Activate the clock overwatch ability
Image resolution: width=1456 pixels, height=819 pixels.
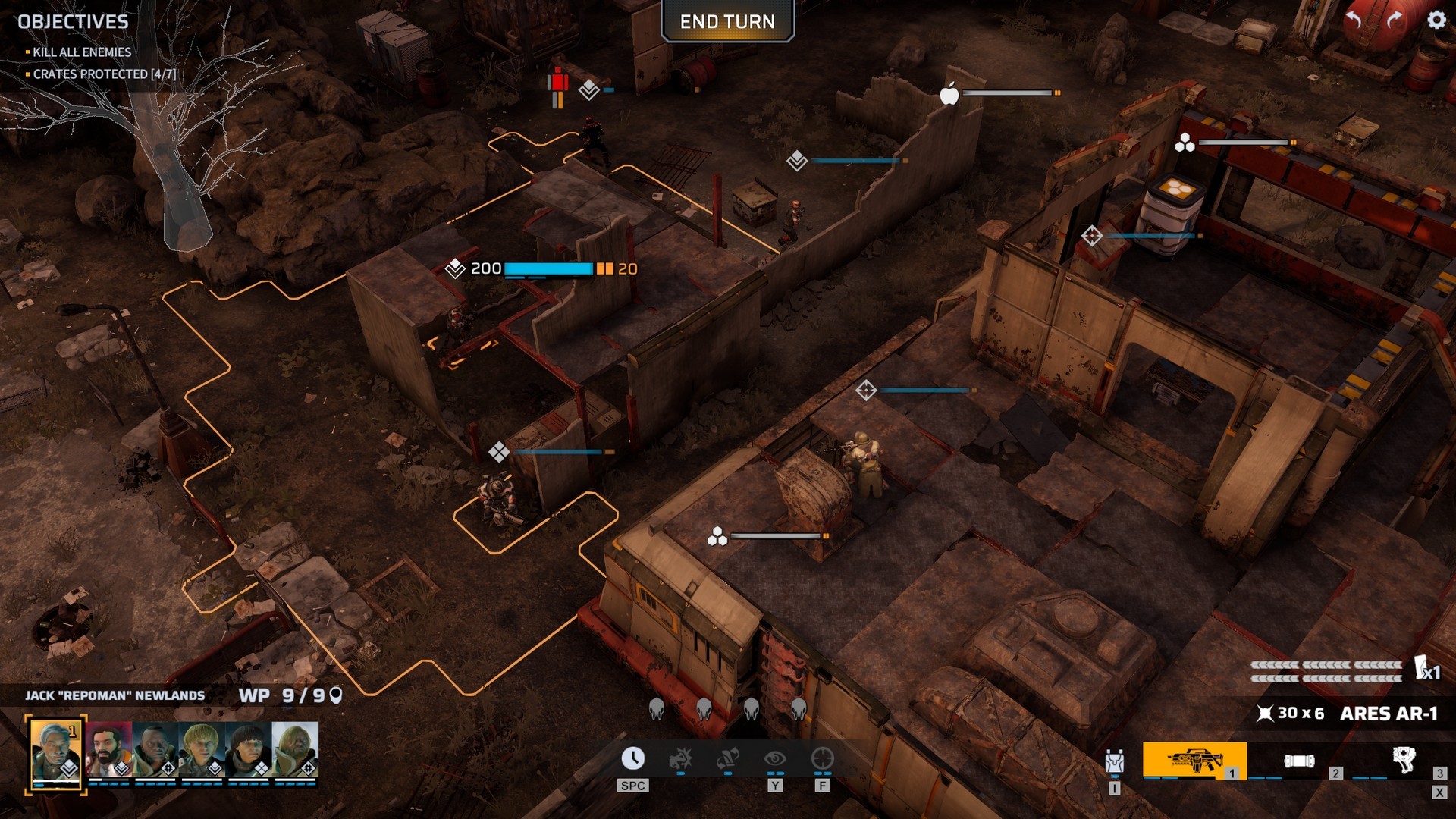point(633,758)
